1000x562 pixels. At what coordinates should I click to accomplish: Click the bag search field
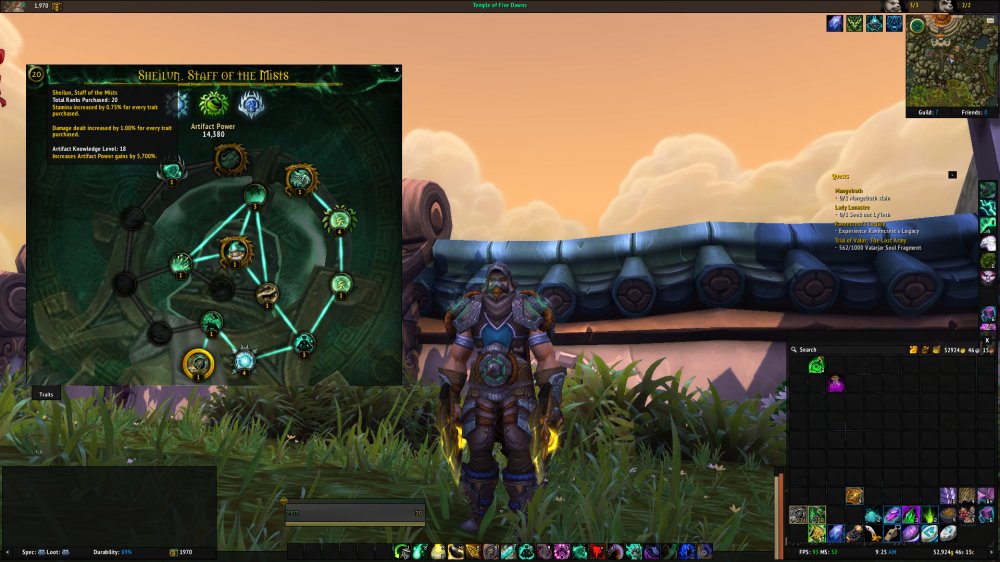pos(840,350)
